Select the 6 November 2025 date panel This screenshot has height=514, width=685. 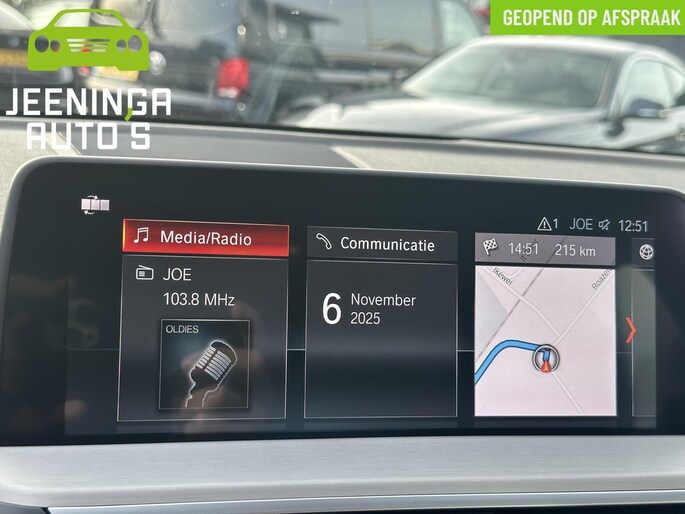[x=380, y=338]
